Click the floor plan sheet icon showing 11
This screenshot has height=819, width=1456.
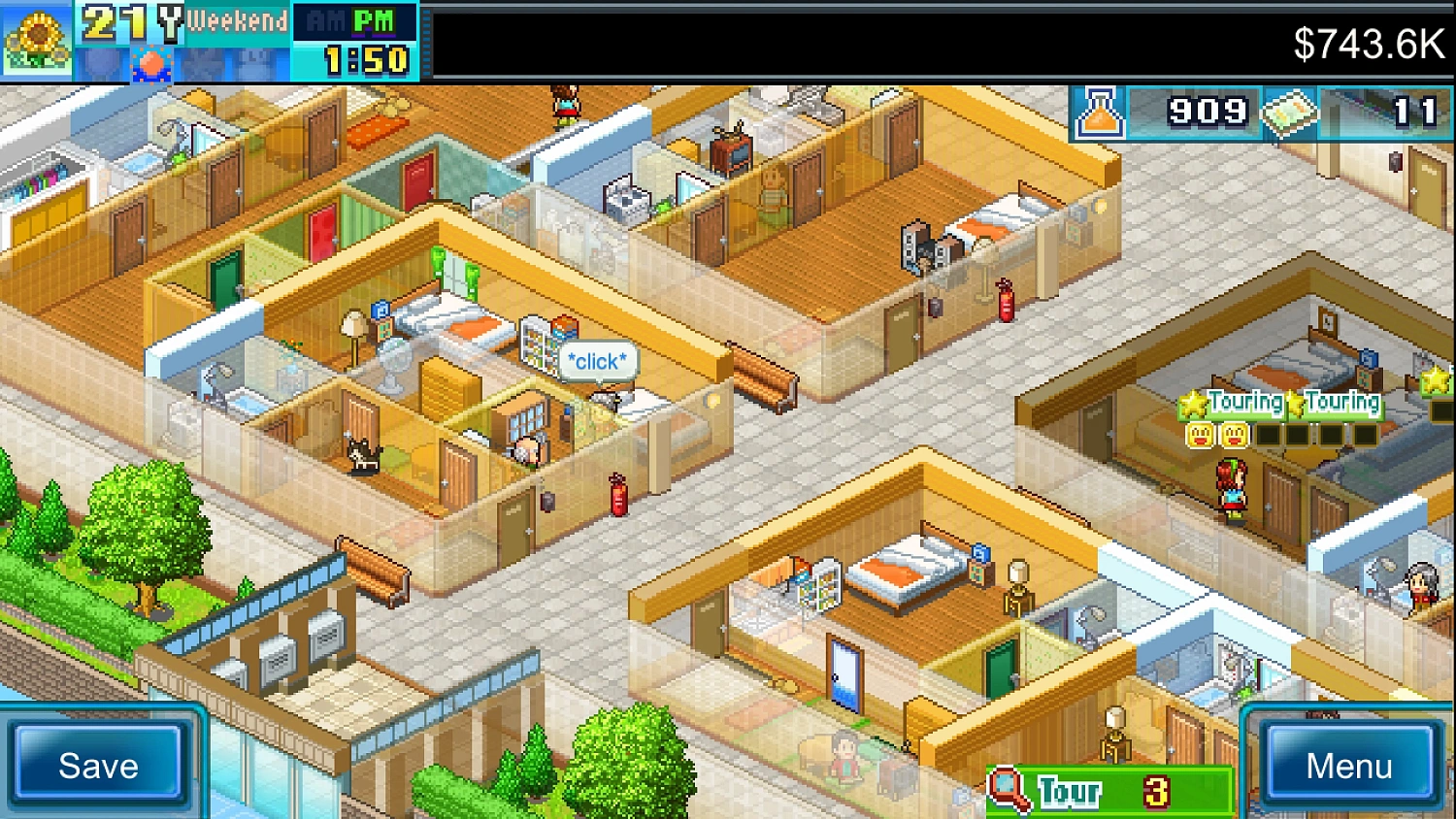pos(1291,113)
